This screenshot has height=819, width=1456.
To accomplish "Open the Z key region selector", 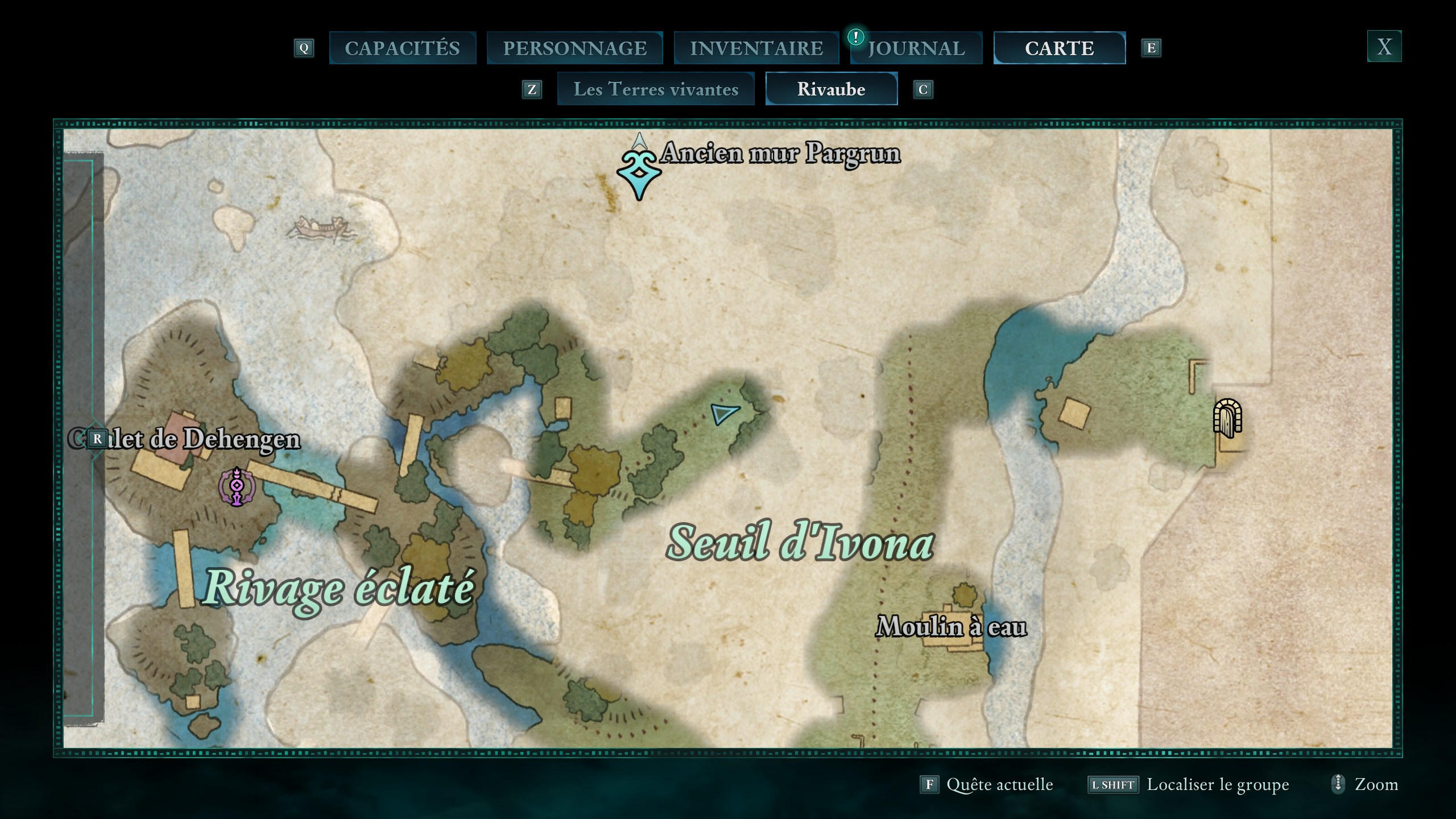I will (532, 89).
